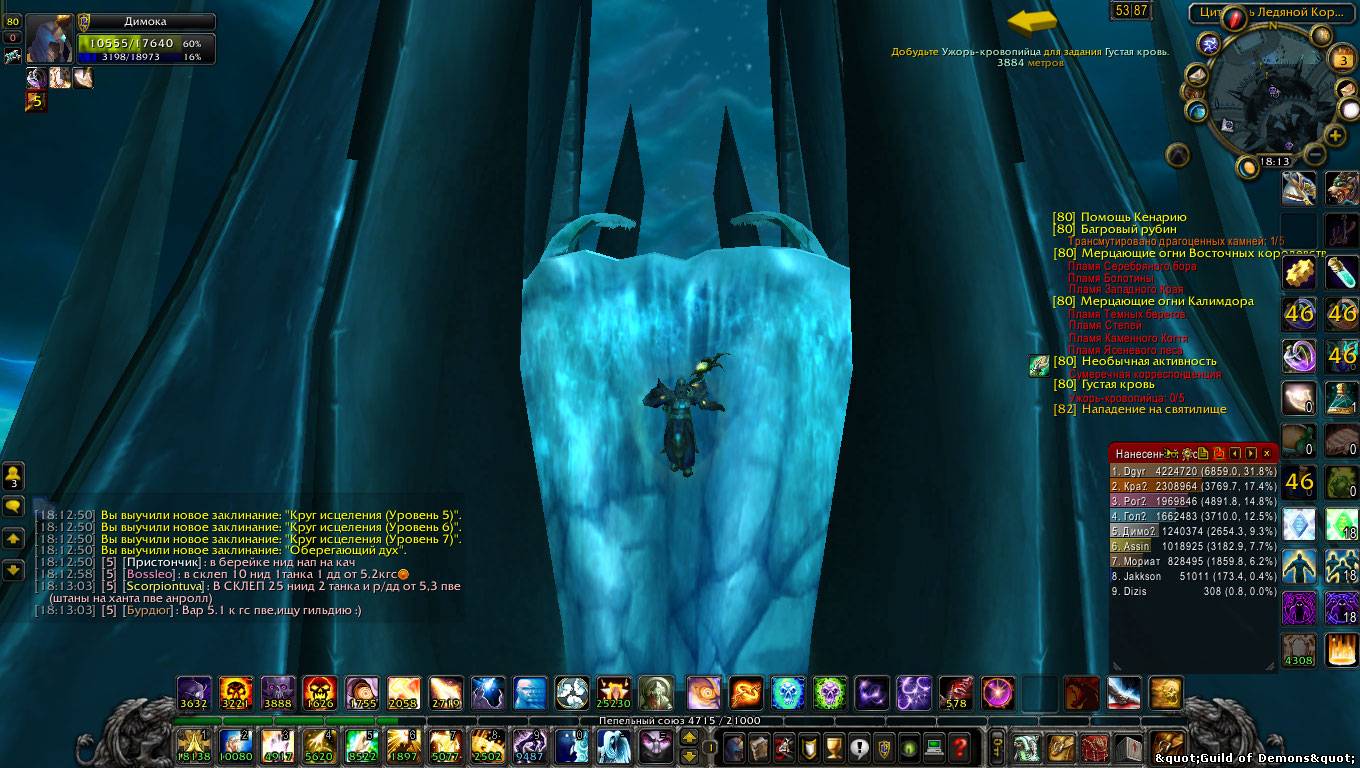Activate the green skull spell icon
This screenshot has height=768, width=1360.
[830, 692]
